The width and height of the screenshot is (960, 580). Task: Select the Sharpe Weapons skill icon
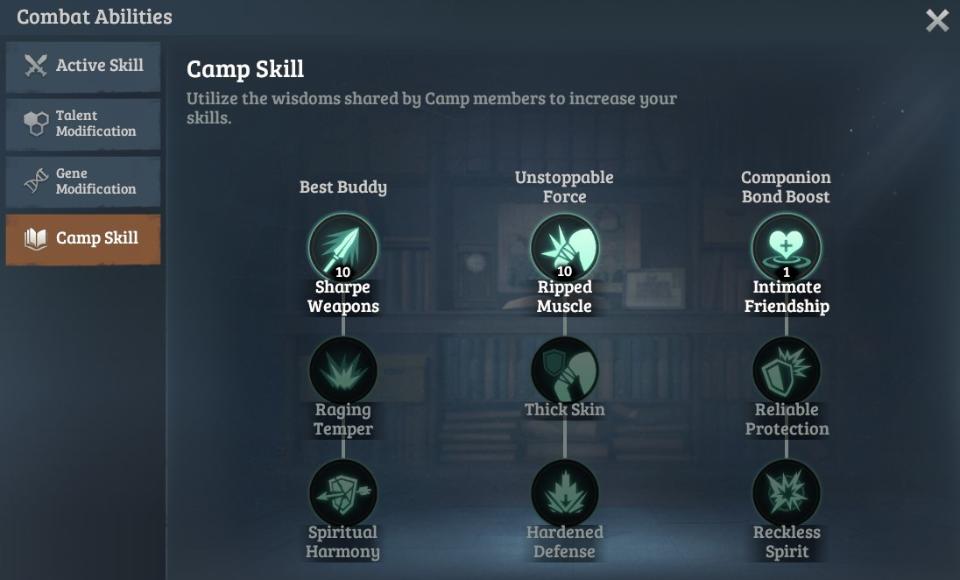(343, 247)
